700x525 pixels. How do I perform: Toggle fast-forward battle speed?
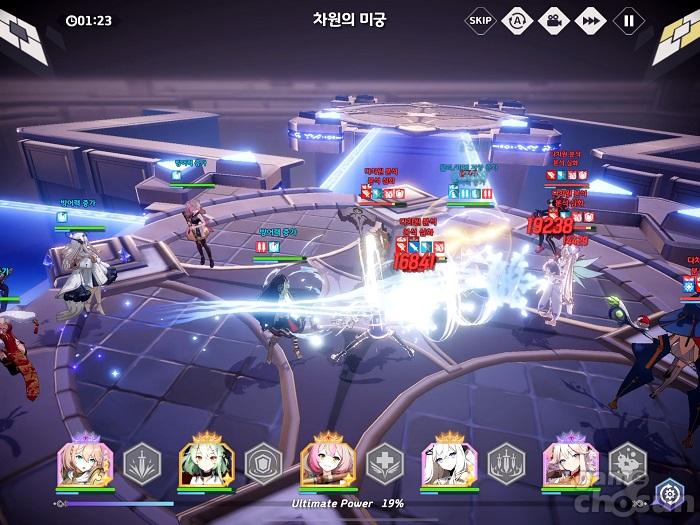[591, 19]
